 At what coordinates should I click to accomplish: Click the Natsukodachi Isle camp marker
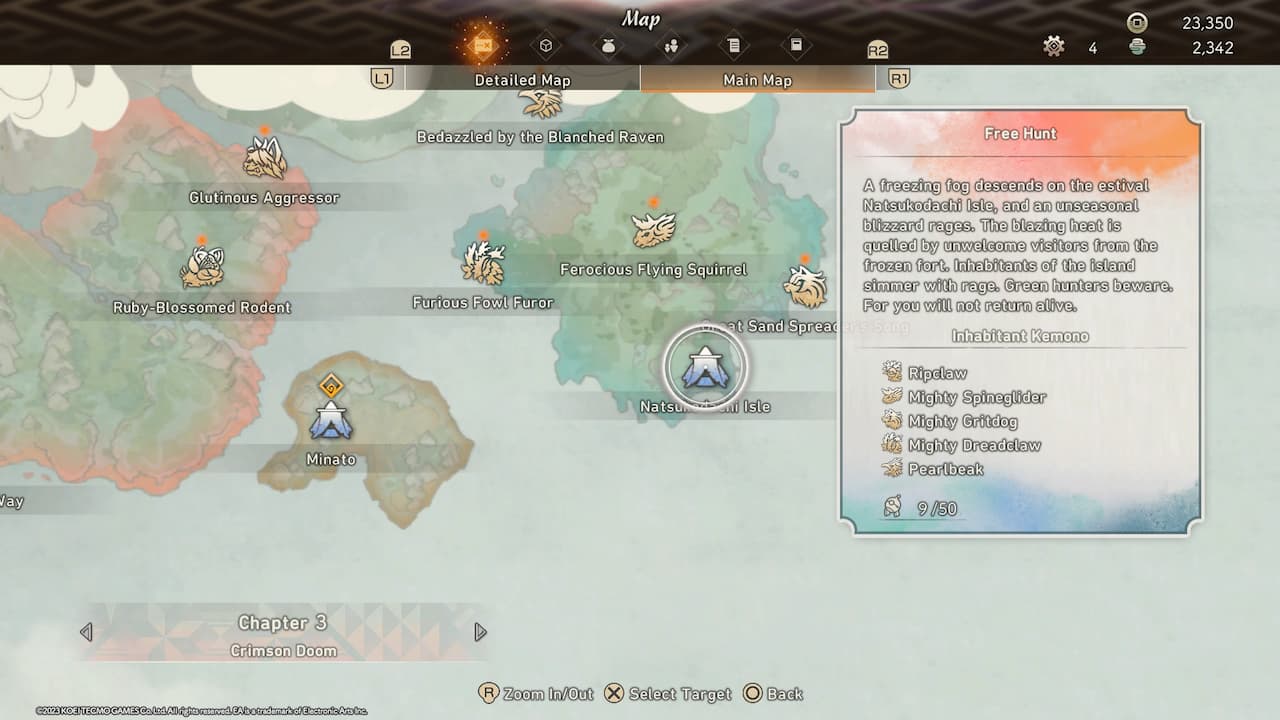pyautogui.click(x=708, y=368)
